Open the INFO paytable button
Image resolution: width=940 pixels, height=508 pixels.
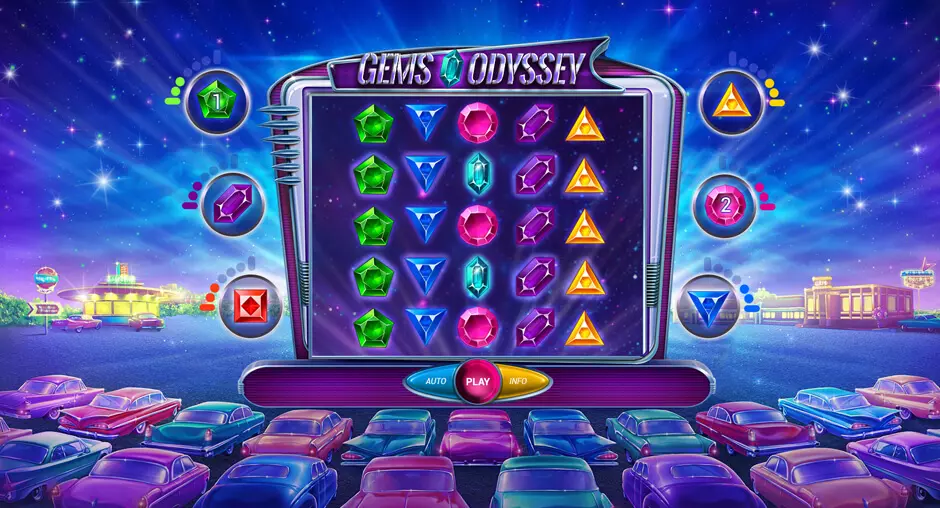coord(521,381)
